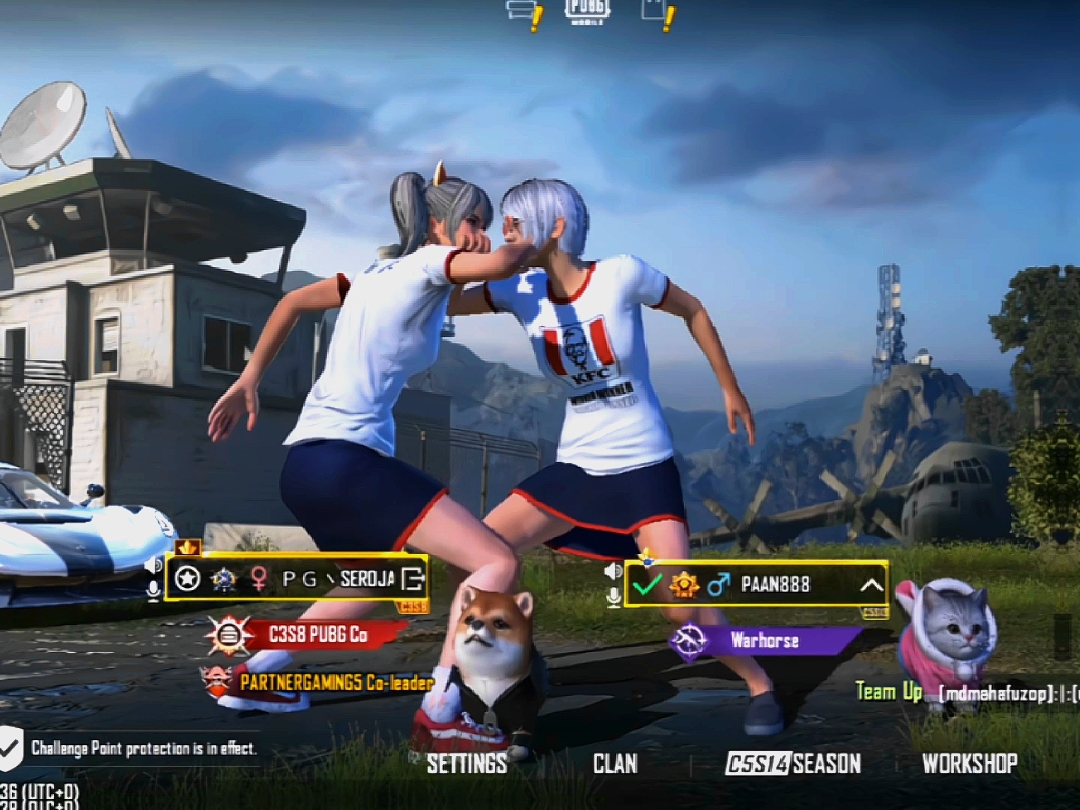Toggle the microphone icon beside PAAN888's panel
Image resolution: width=1080 pixels, height=810 pixels.
pyautogui.click(x=613, y=597)
